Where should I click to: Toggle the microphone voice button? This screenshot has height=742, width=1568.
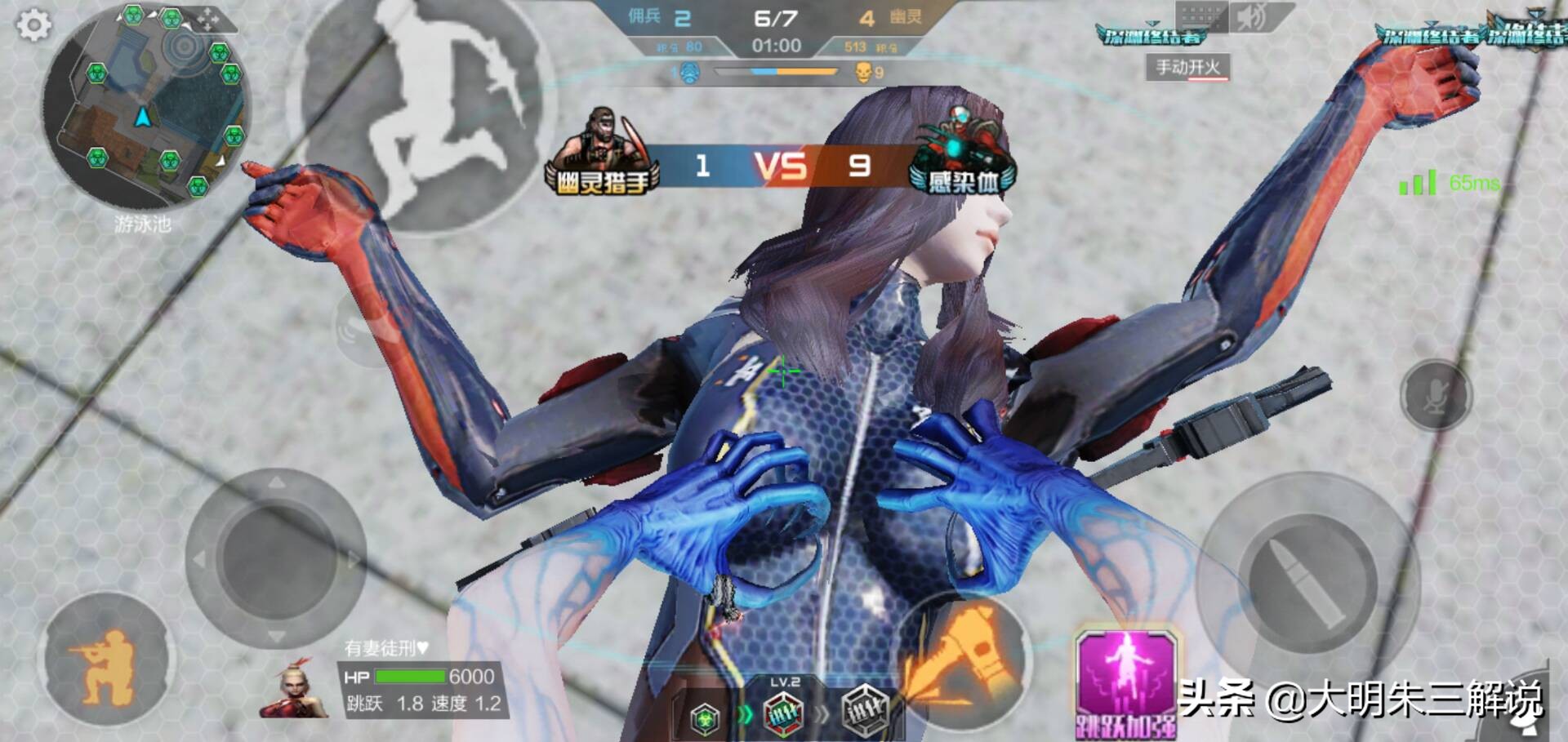1436,396
